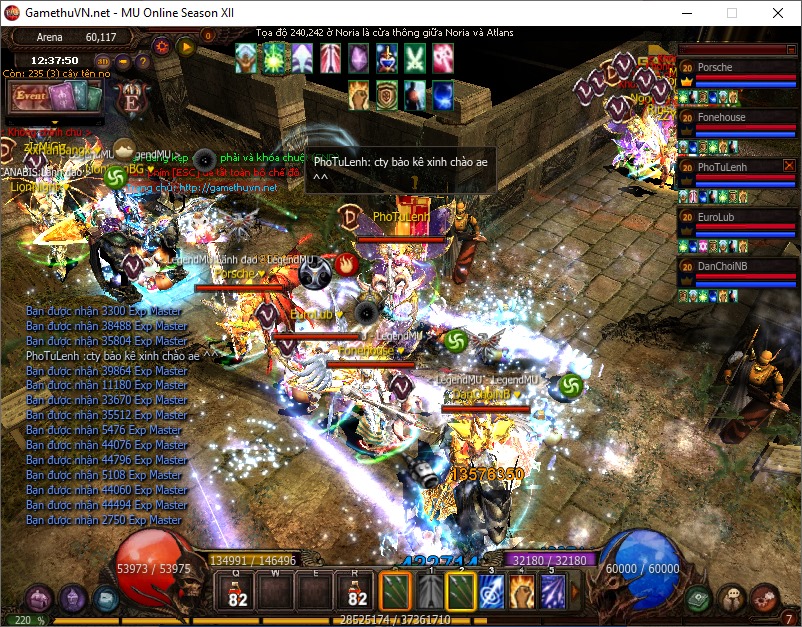
Task: Open the chat bubble button
Action: [733, 598]
